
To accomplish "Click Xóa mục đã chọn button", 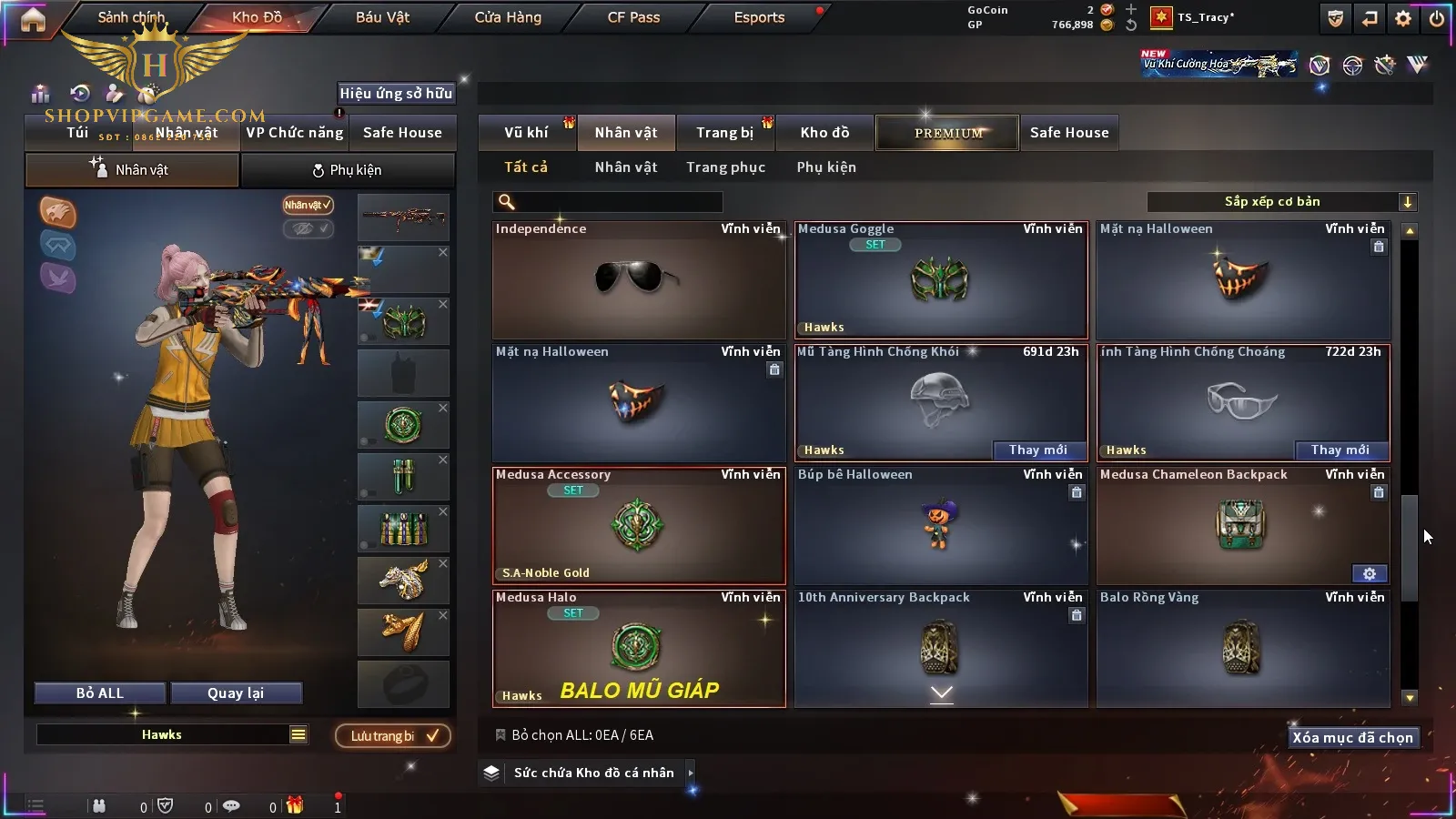I will tap(1352, 738).
